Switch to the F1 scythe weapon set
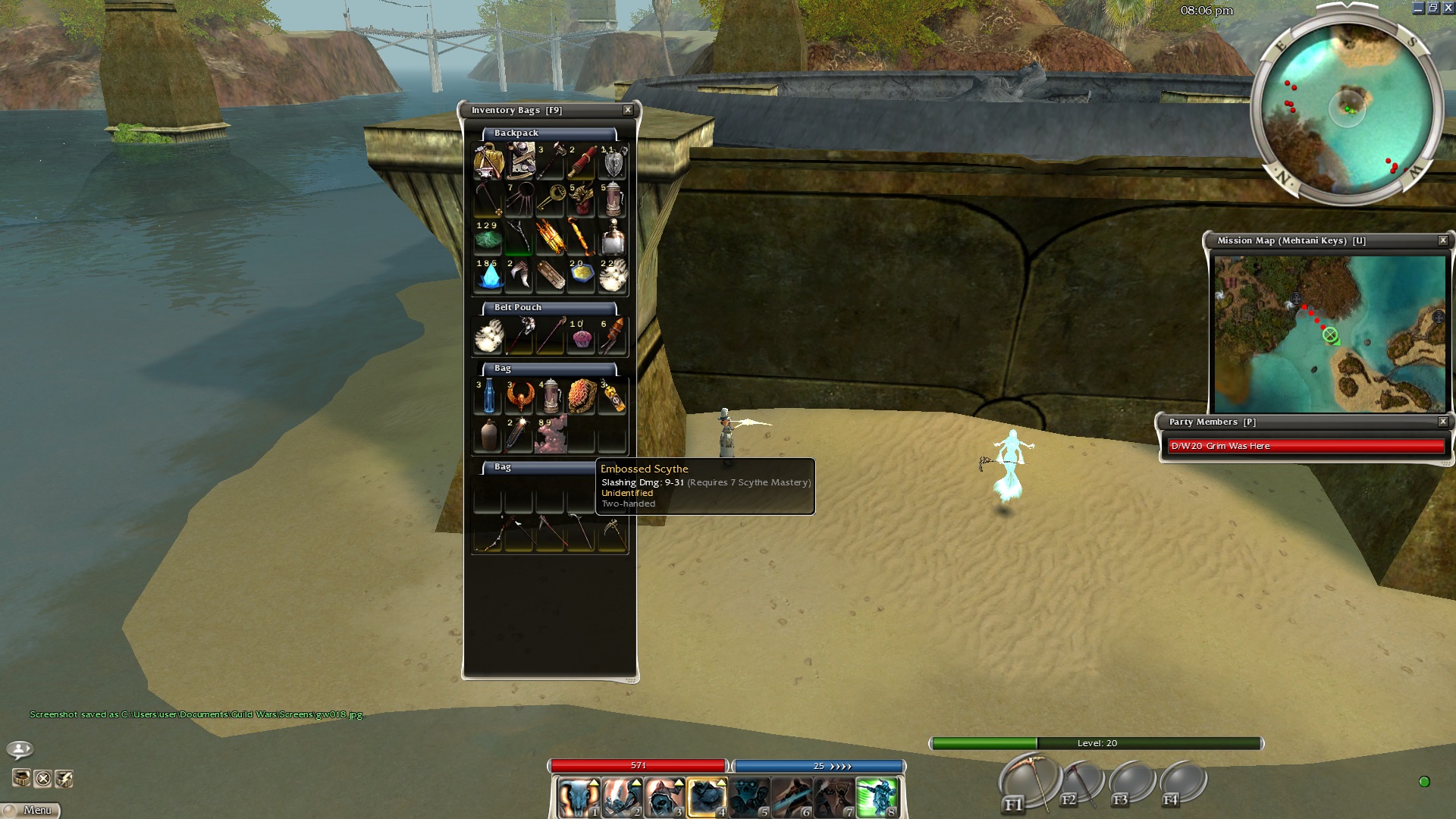 pyautogui.click(x=1028, y=781)
